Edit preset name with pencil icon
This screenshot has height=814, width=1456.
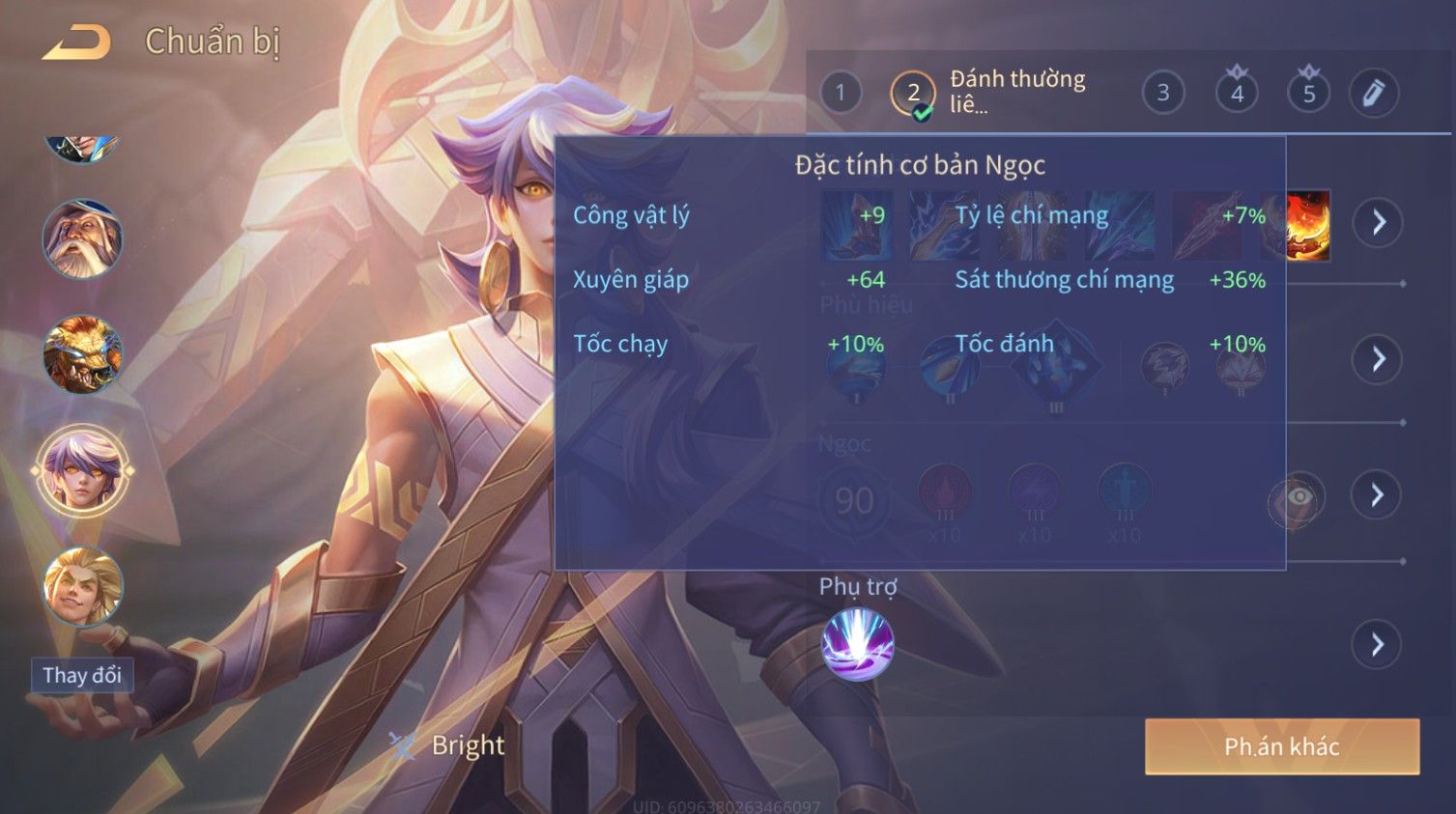[1373, 93]
